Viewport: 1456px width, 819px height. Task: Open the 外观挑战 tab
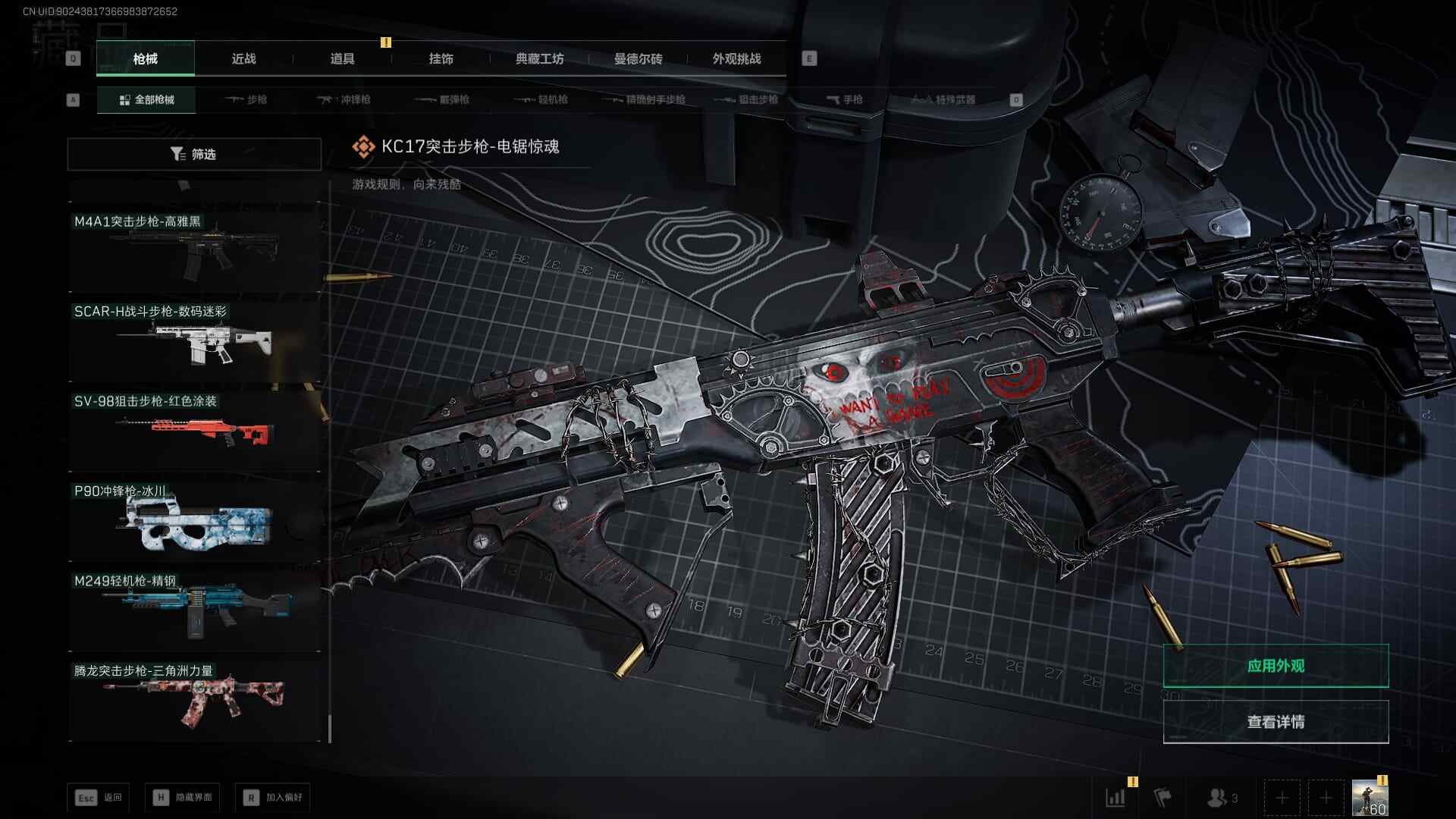(736, 59)
